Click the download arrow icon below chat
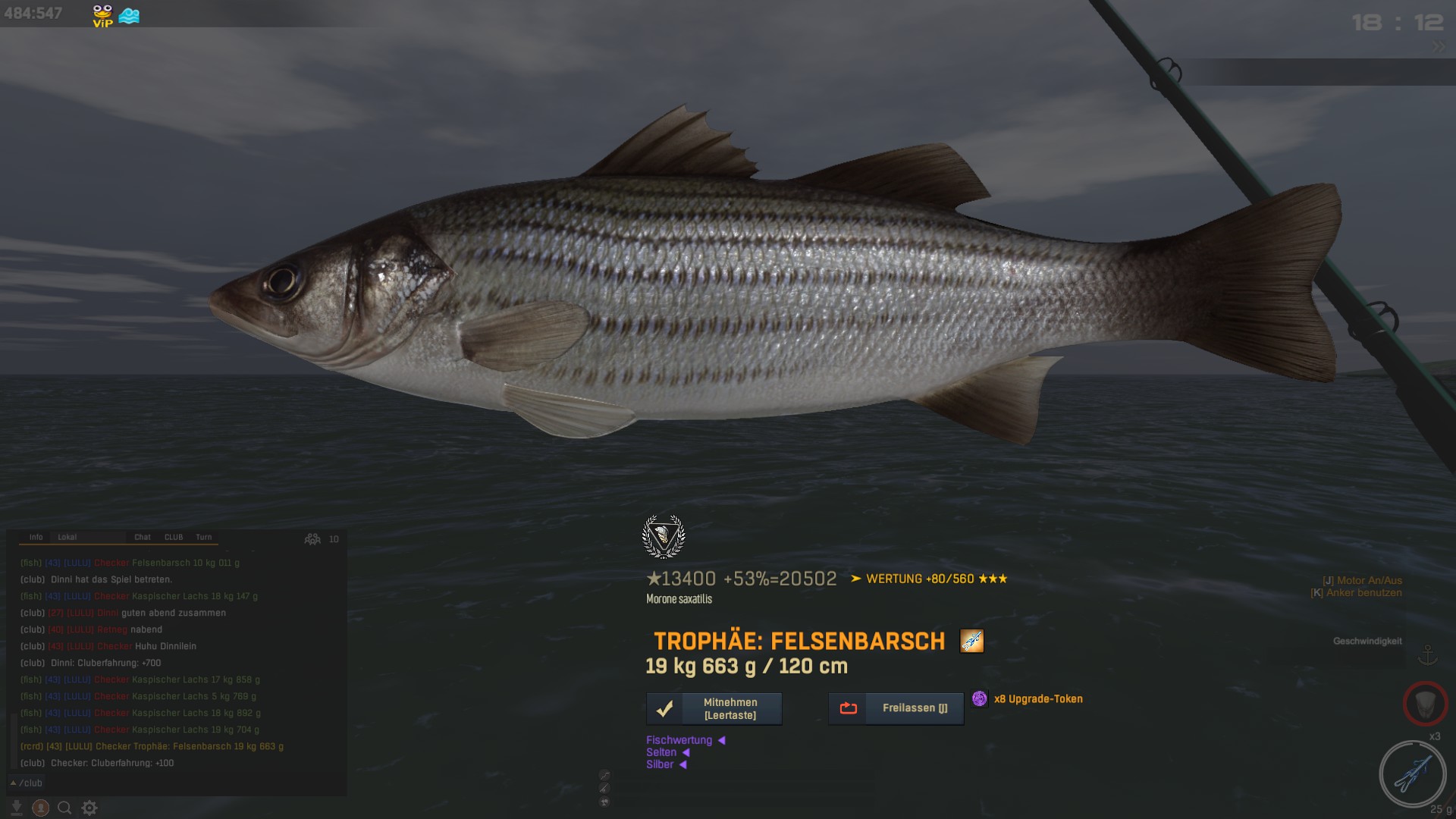This screenshot has width=1456, height=819. [17, 808]
